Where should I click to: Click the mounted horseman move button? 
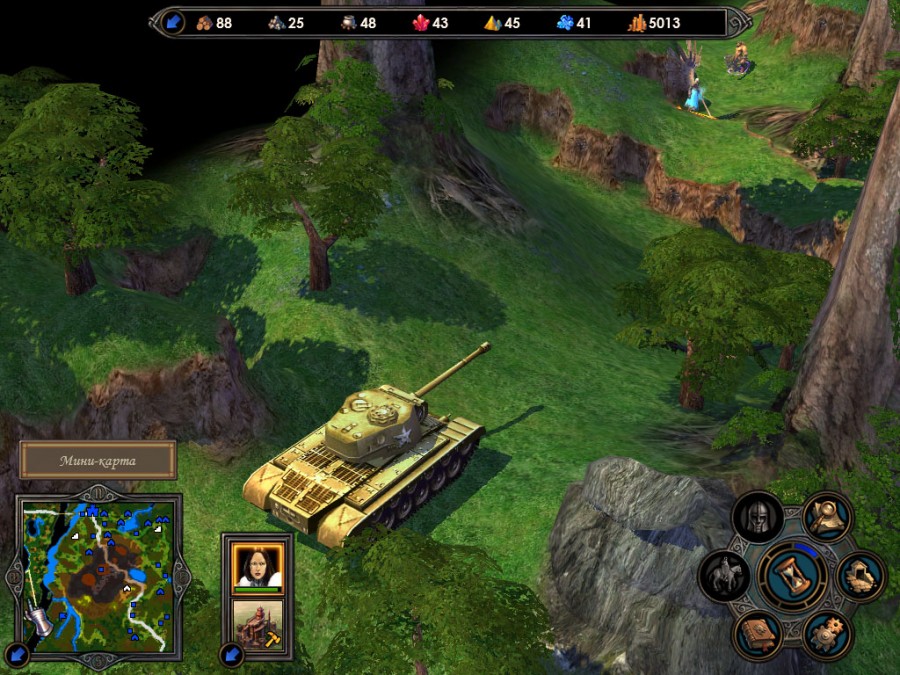tap(723, 576)
